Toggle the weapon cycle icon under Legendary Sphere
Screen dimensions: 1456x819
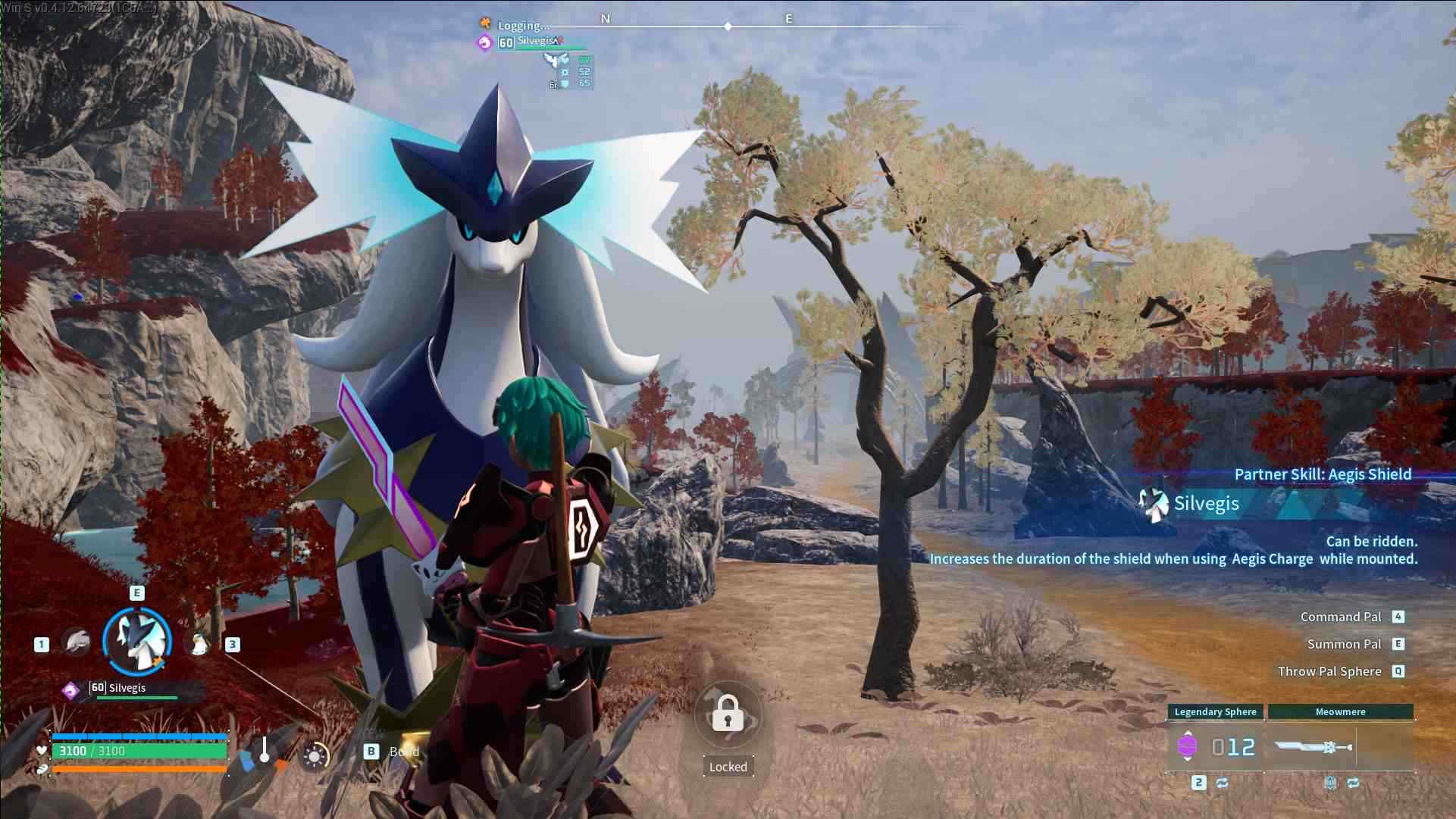(1221, 783)
